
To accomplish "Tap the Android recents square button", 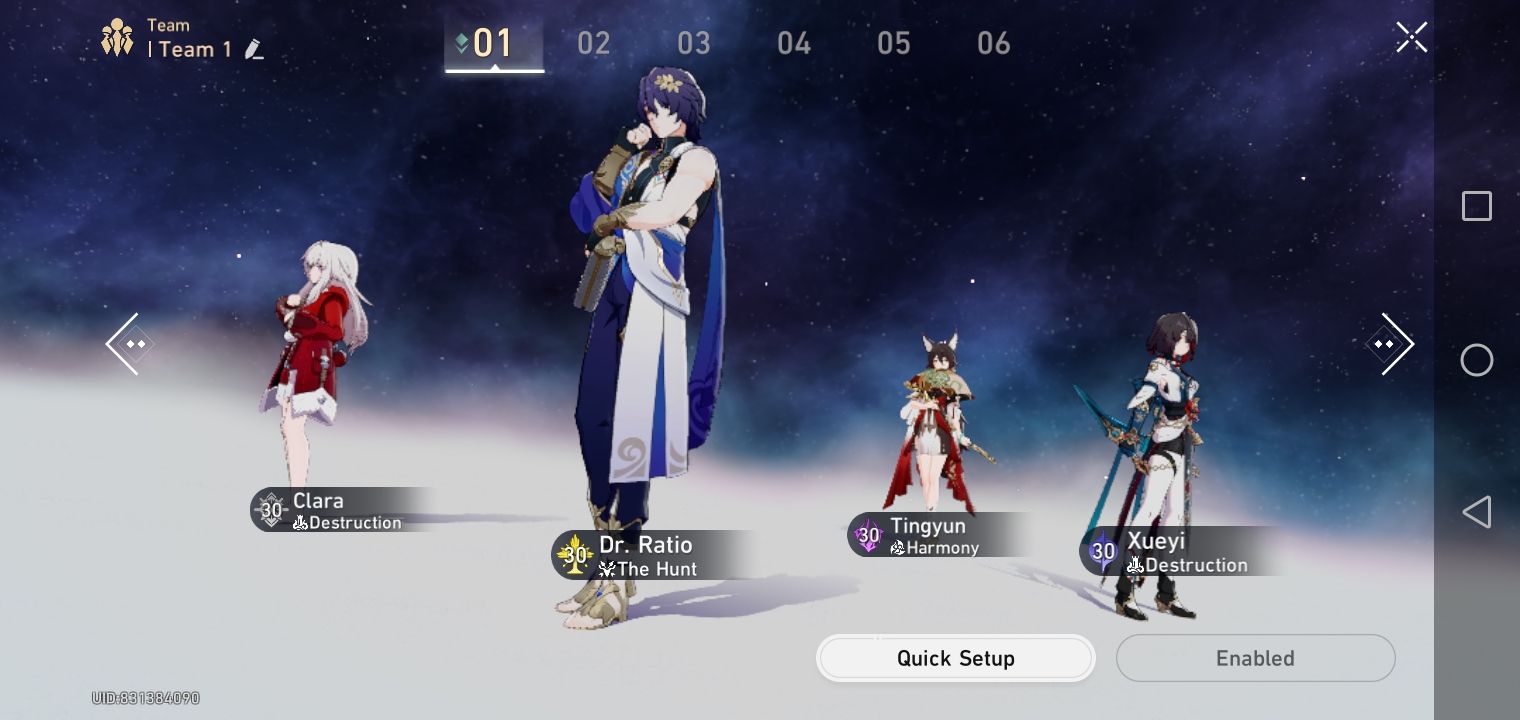I will pyautogui.click(x=1476, y=206).
